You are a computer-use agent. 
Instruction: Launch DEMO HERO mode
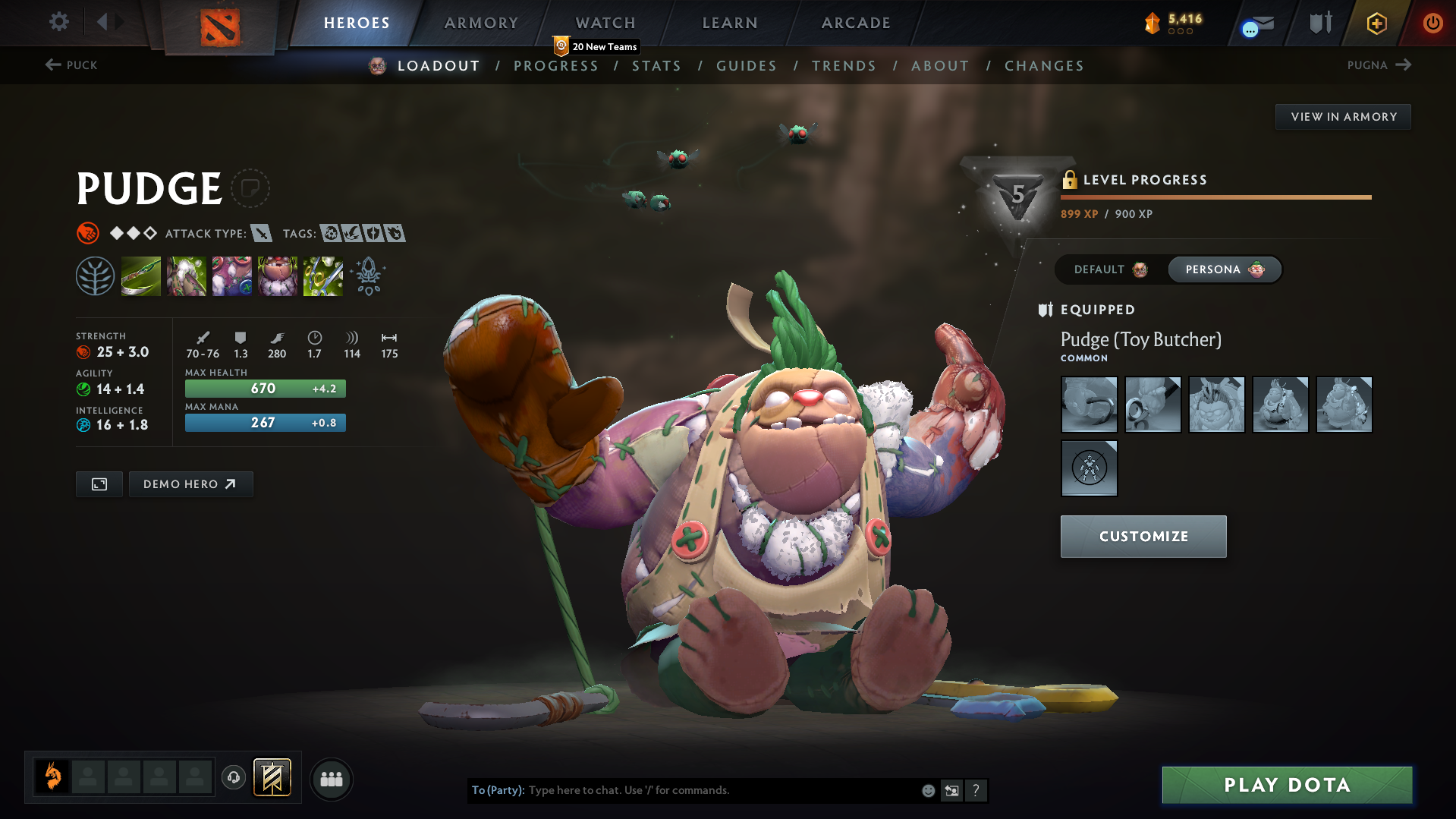190,484
